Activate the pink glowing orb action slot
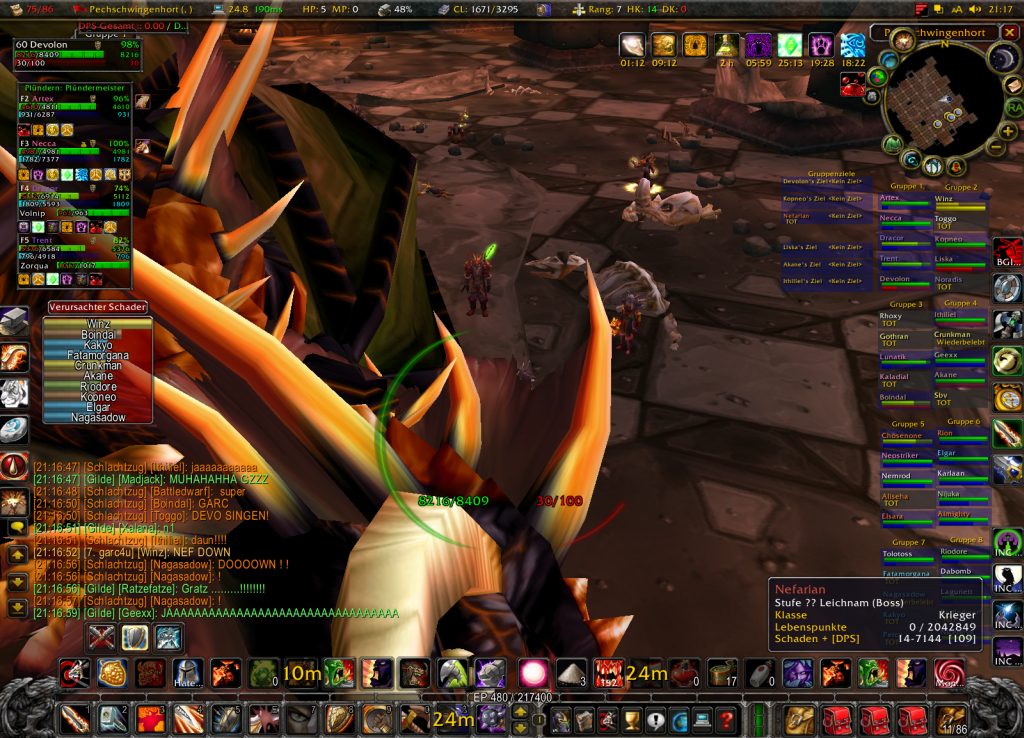Image resolution: width=1024 pixels, height=738 pixels. [532, 673]
